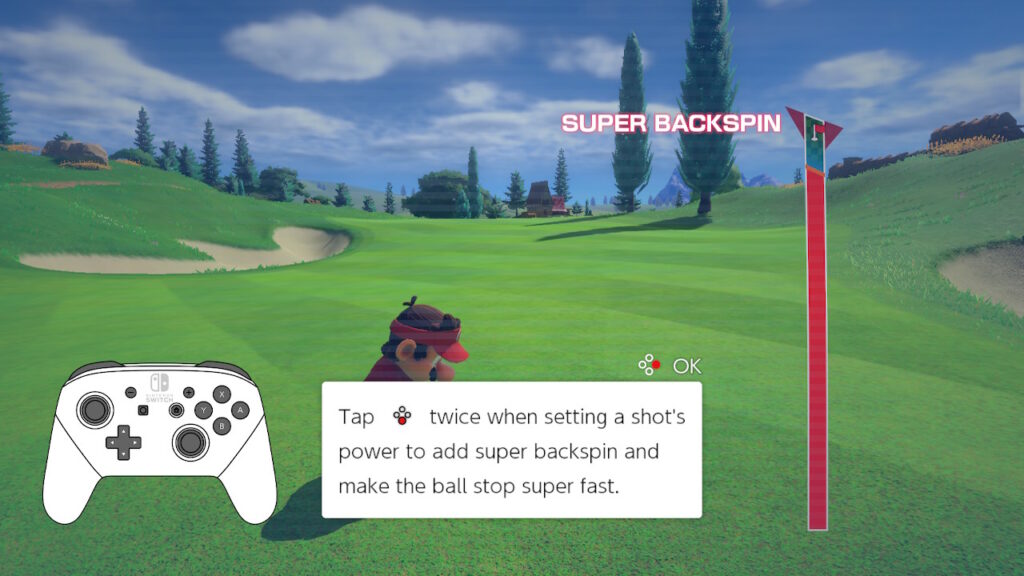Confirm the tutorial with the OK label
Image resolution: width=1024 pixels, height=576 pixels.
(686, 366)
